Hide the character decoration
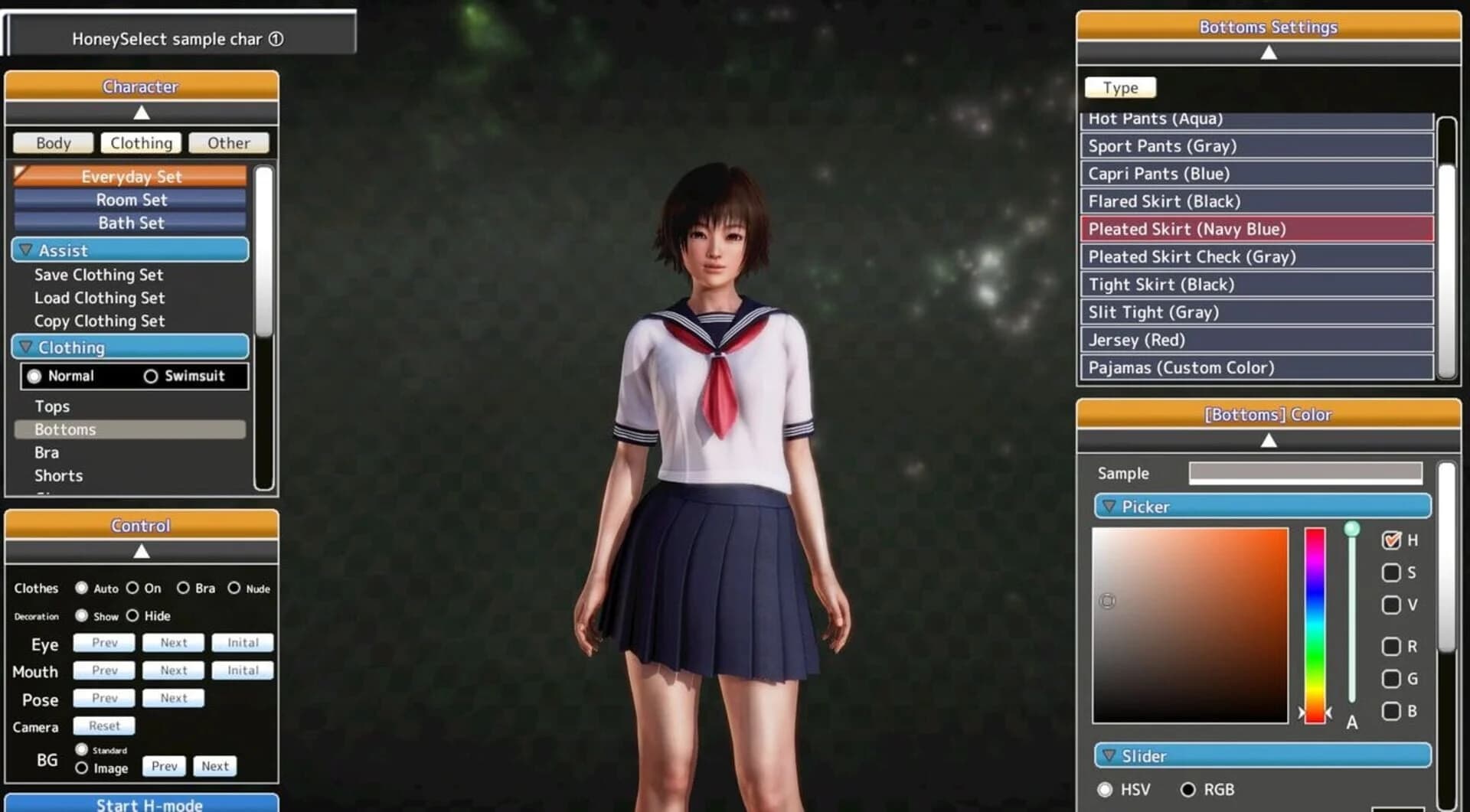 pyautogui.click(x=132, y=615)
